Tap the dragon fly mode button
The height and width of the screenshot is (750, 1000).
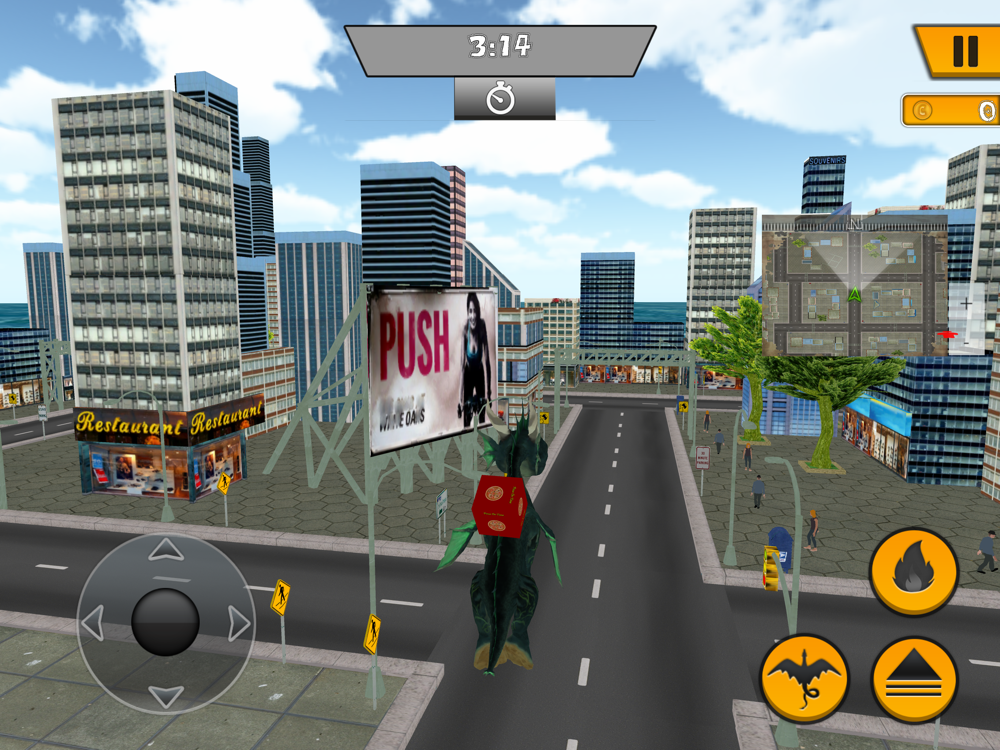804,678
